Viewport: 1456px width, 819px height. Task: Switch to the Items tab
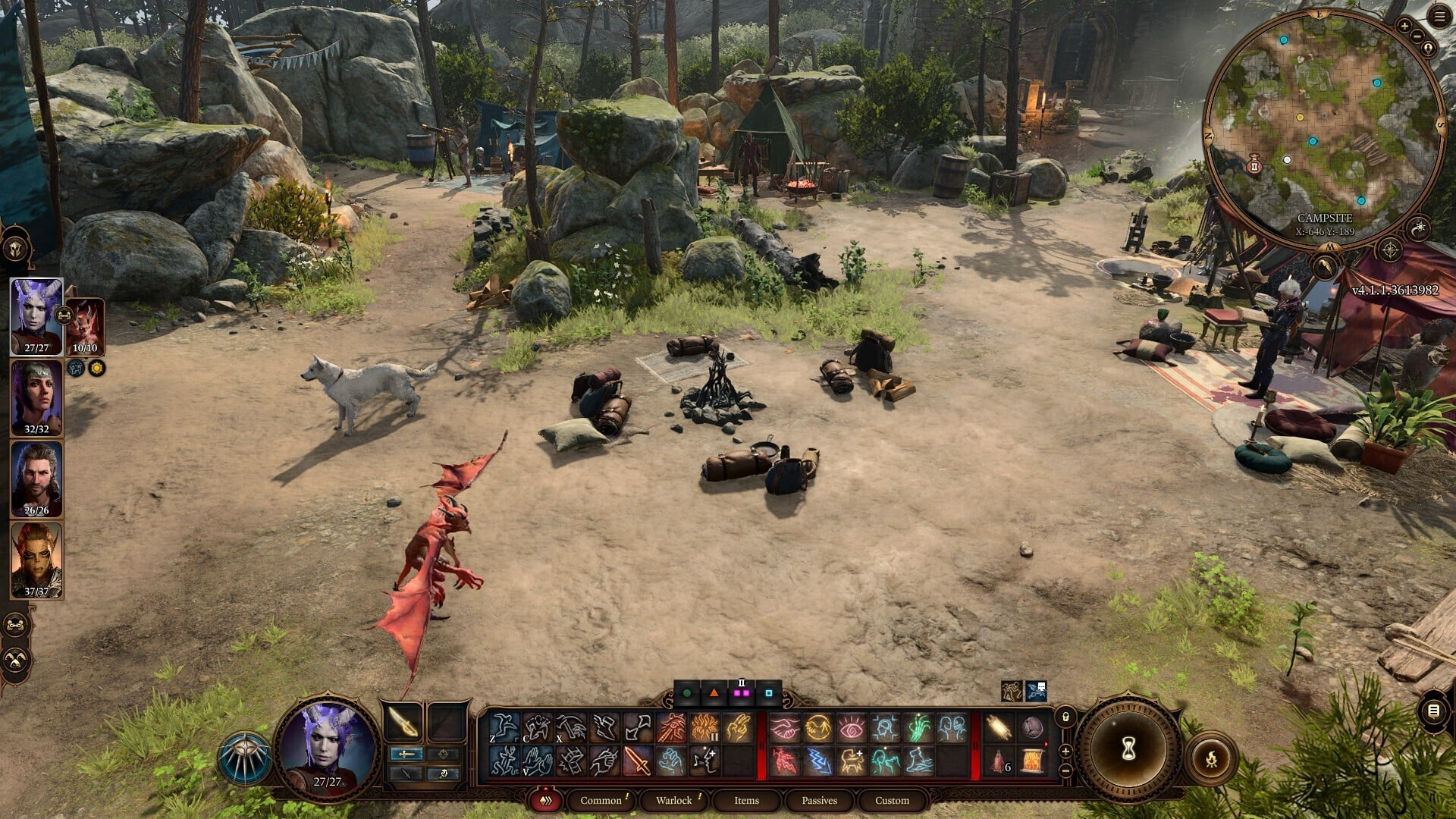tap(745, 800)
